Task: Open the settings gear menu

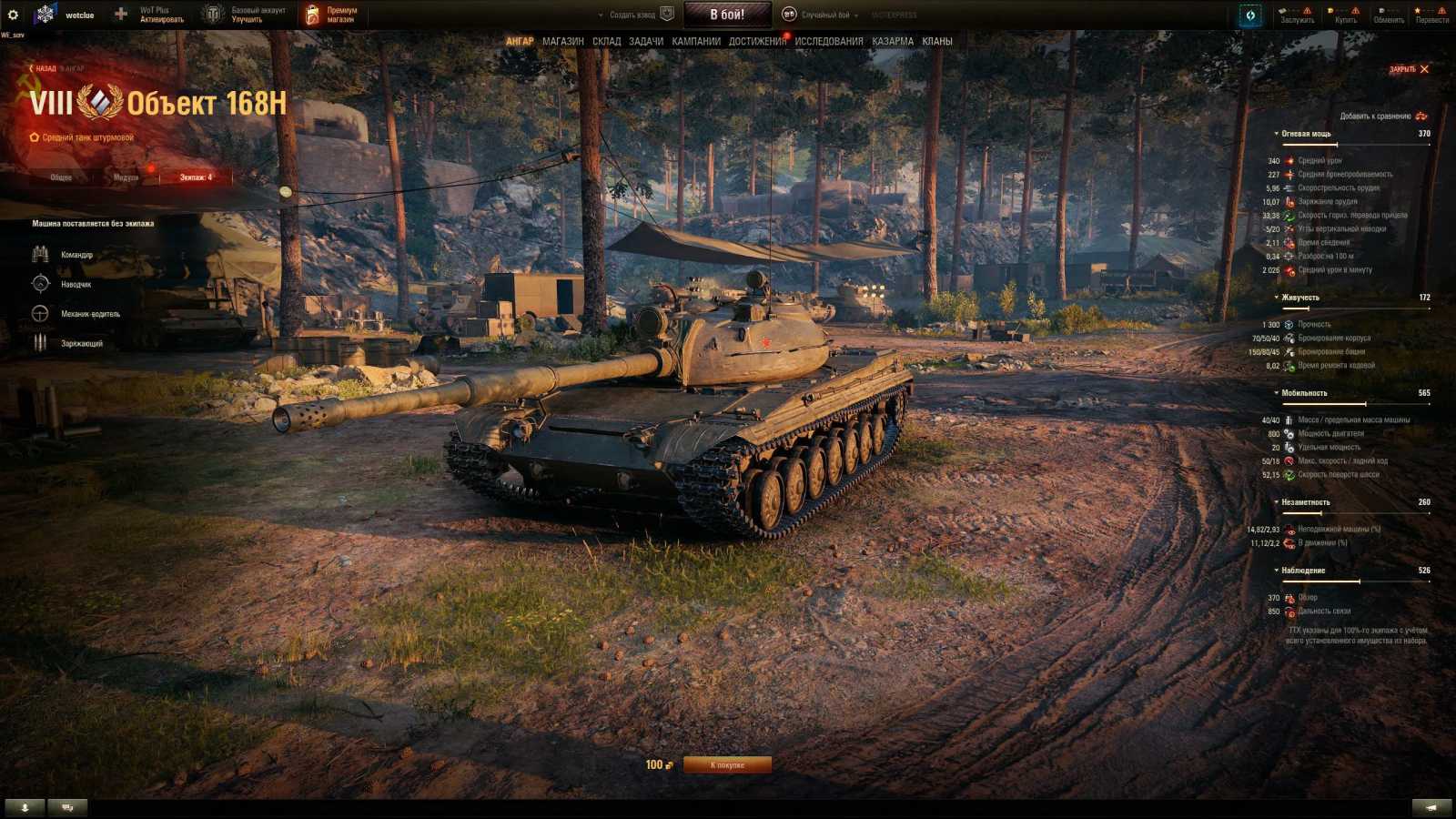Action: pyautogui.click(x=13, y=13)
